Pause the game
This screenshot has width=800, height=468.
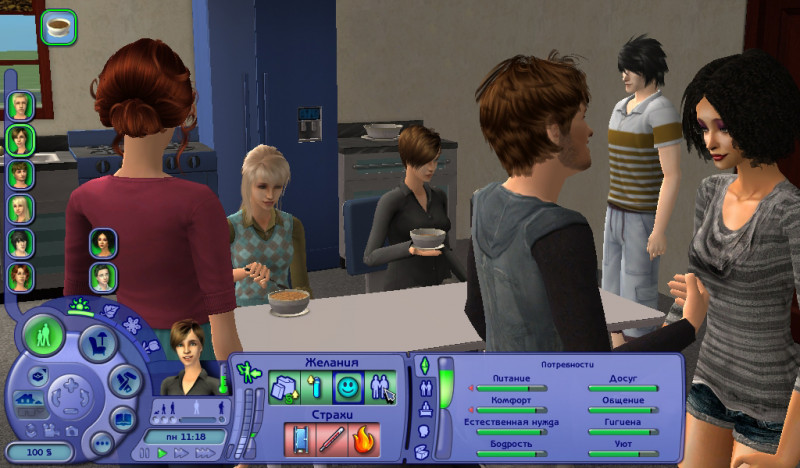coord(143,454)
